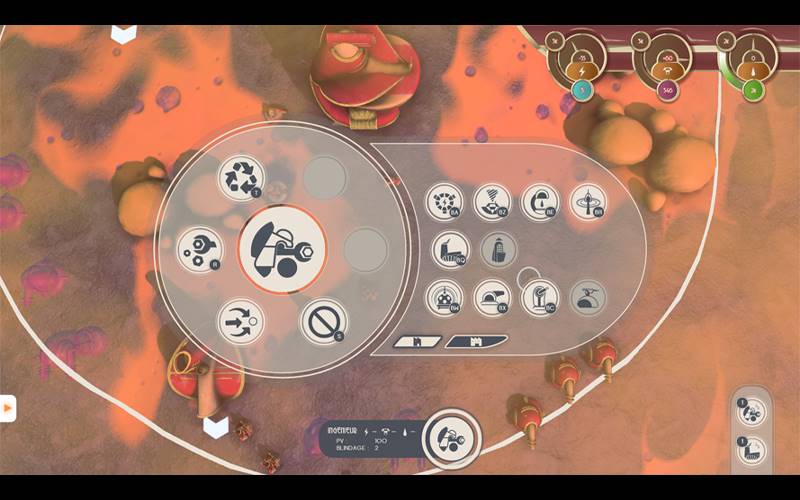This screenshot has height=500, width=800.
Task: Select the factory building with chimney
Action: [x=450, y=250]
